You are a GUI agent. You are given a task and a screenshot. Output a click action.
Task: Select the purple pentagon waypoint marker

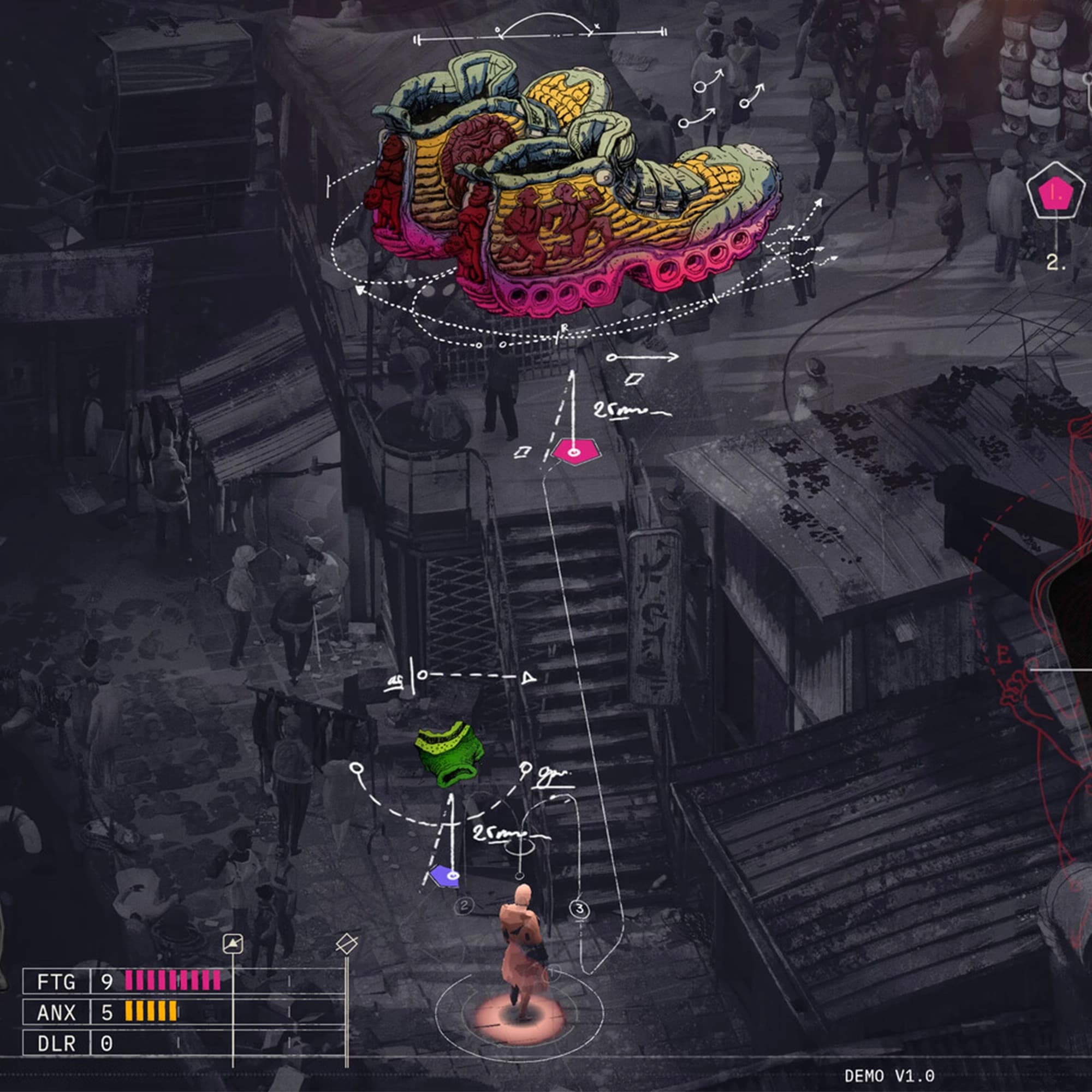445,876
